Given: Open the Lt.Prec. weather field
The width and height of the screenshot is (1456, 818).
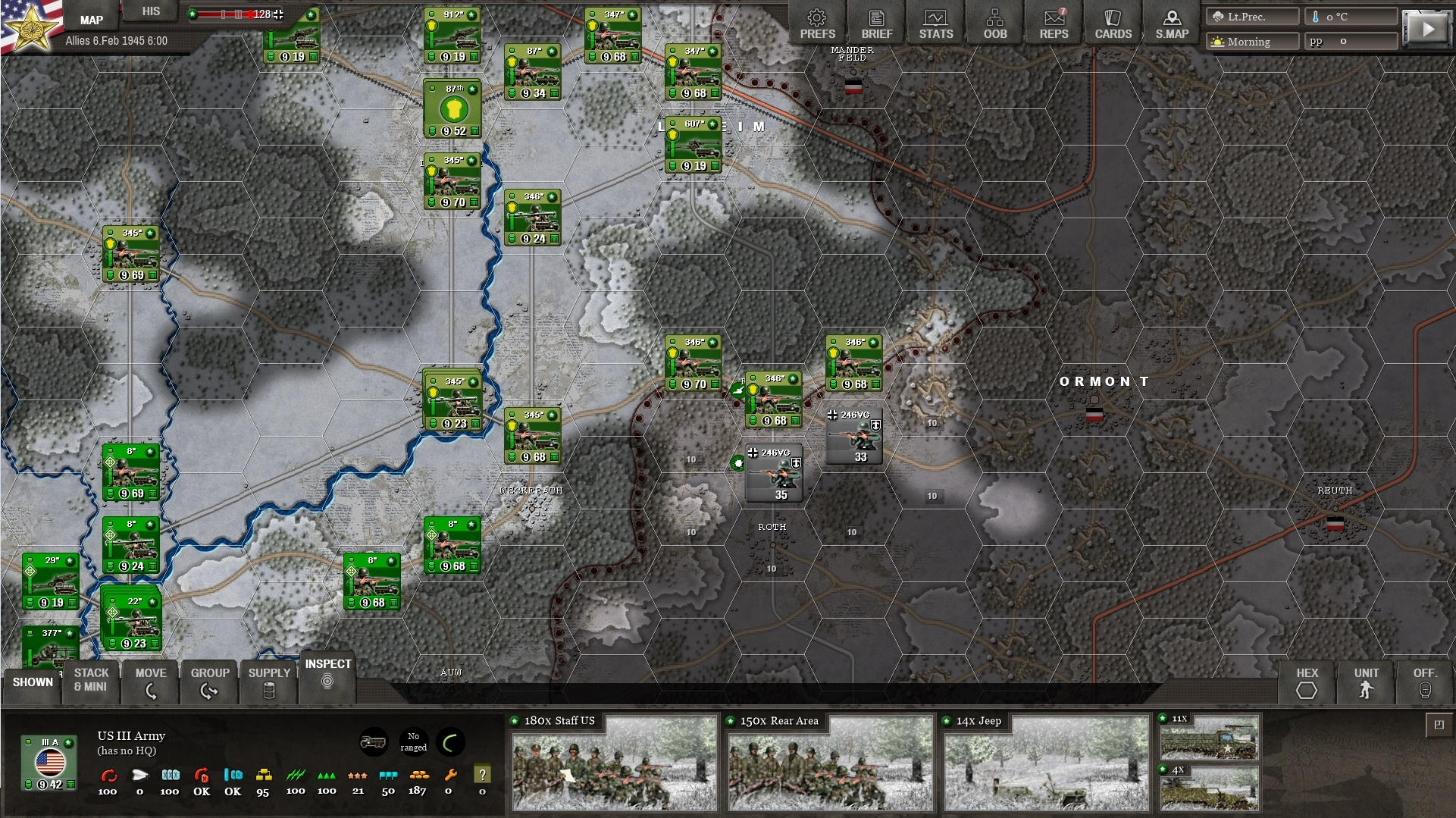Looking at the screenshot, I should pyautogui.click(x=1251, y=15).
